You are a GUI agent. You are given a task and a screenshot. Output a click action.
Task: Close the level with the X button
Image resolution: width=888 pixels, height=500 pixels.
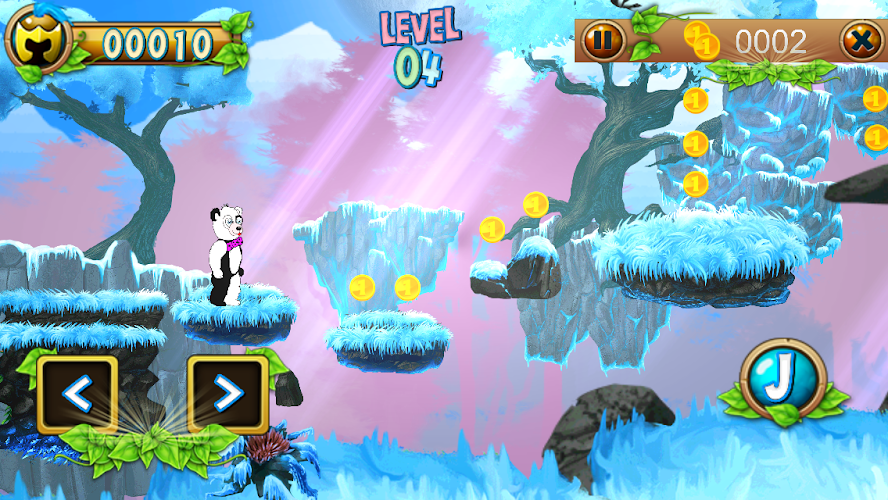click(x=860, y=41)
